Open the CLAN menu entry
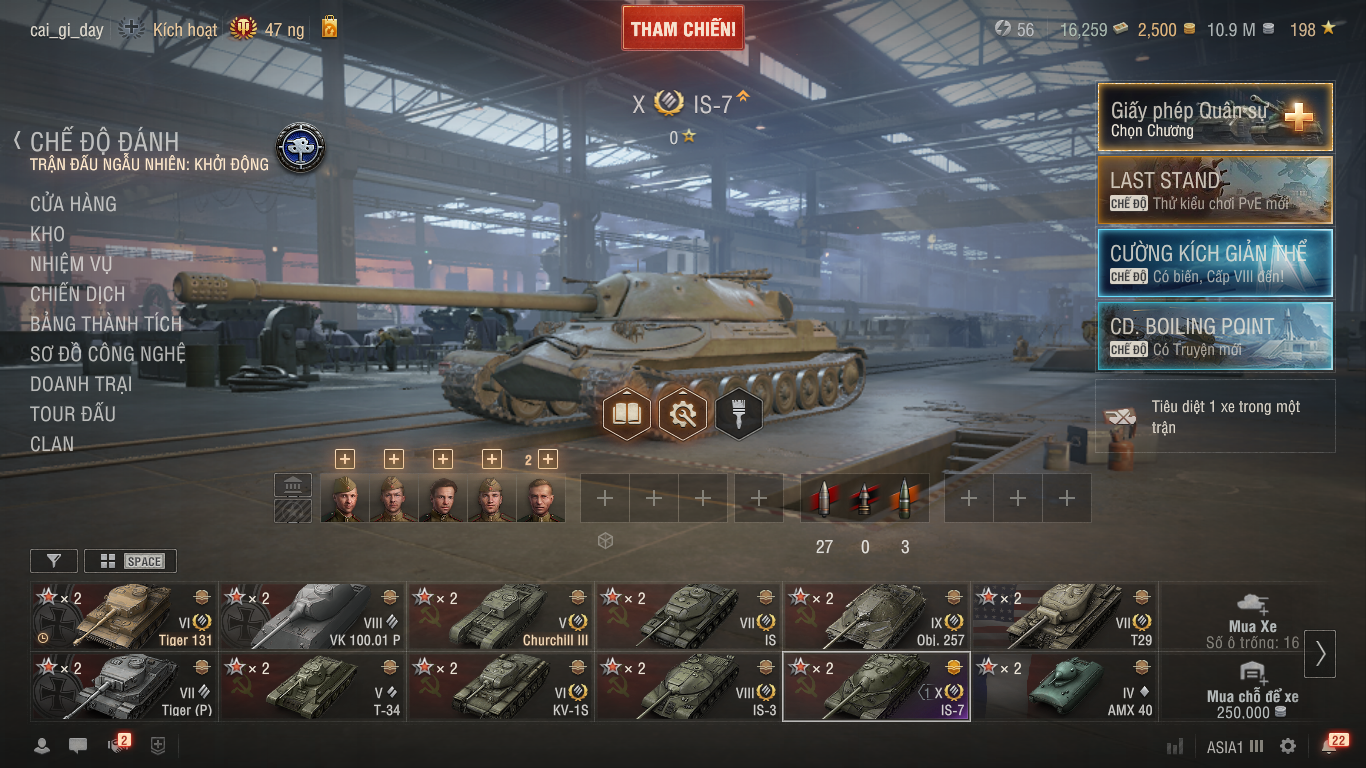Image resolution: width=1366 pixels, height=768 pixels. pyautogui.click(x=52, y=444)
